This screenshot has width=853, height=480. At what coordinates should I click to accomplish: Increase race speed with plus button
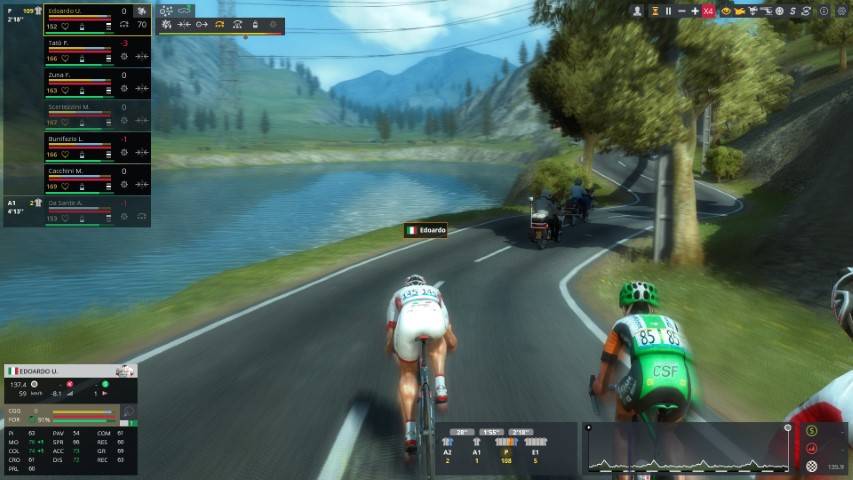[x=695, y=11]
